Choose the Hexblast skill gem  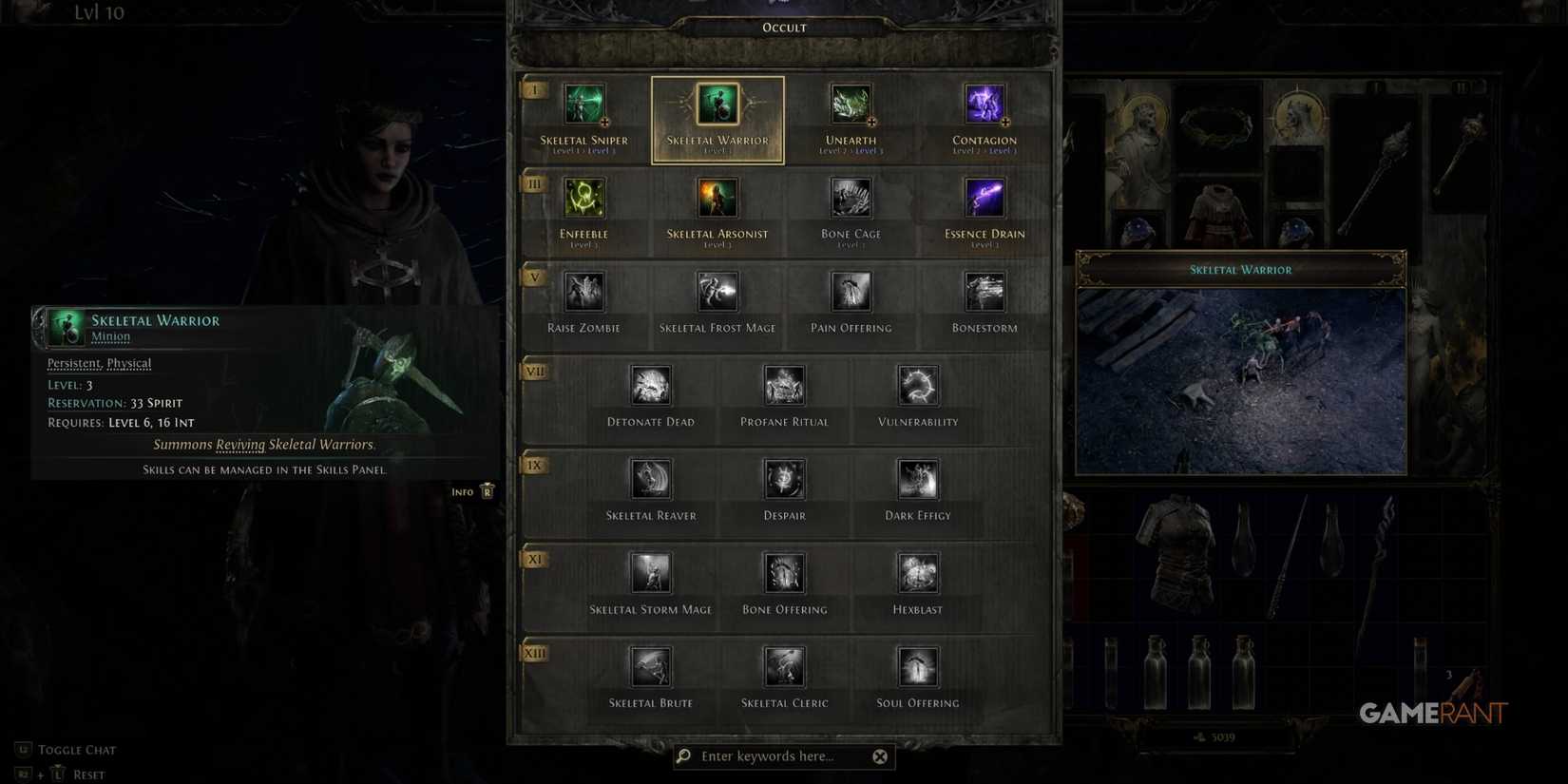pos(917,573)
